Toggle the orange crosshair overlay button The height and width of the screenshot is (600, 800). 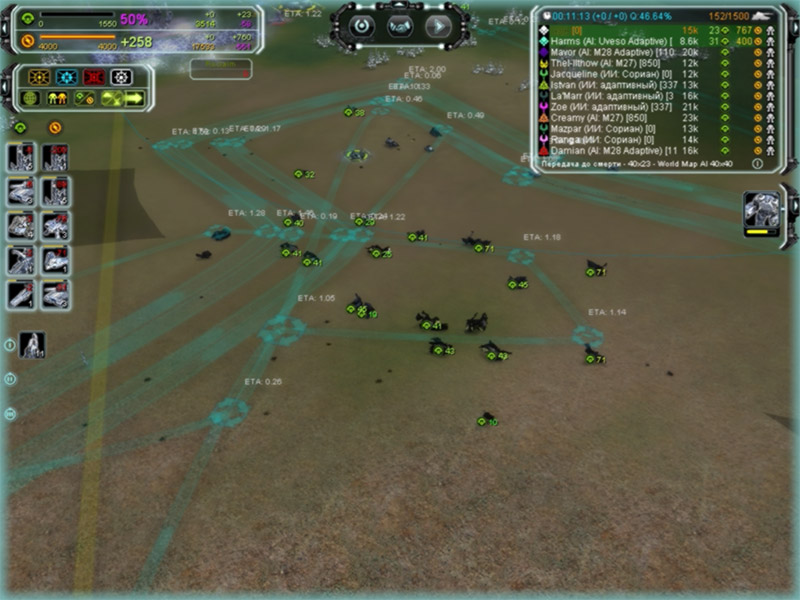point(39,77)
